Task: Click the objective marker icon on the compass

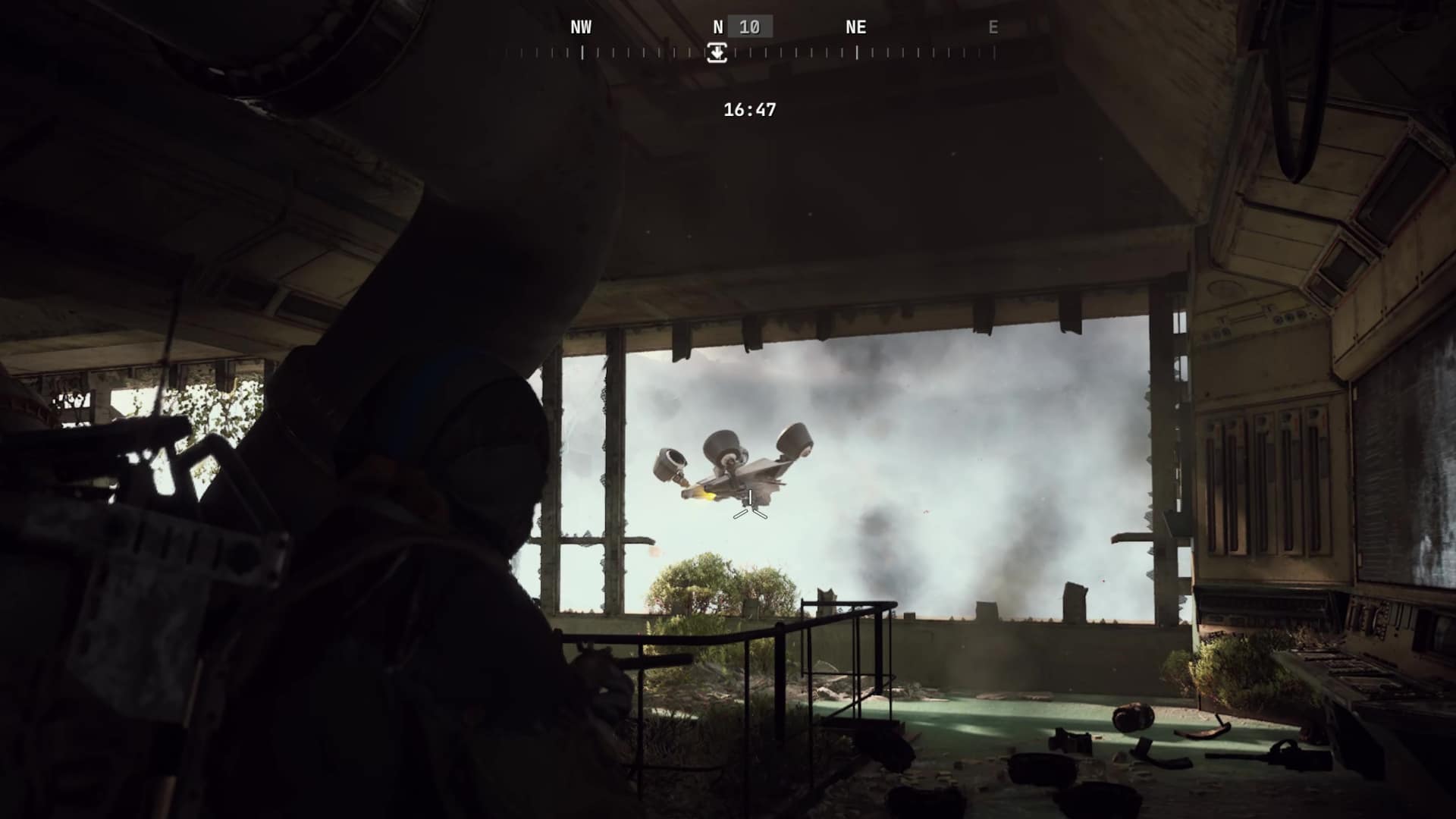Action: (x=717, y=53)
